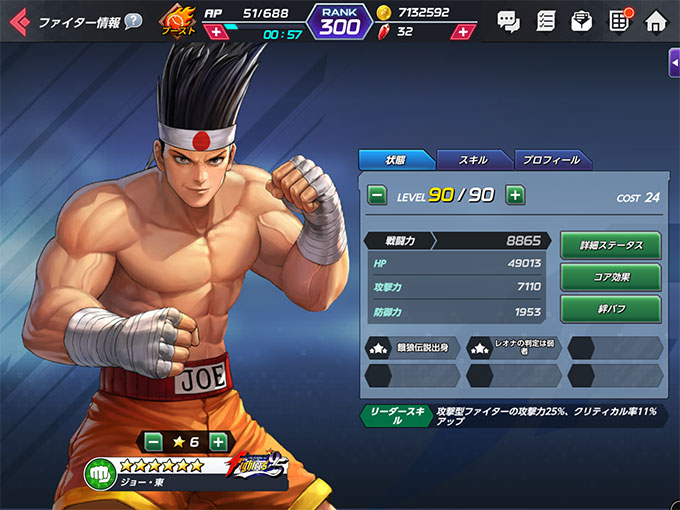The image size is (680, 510).
Task: Go back with the pink arrow
Action: pyautogui.click(x=19, y=21)
